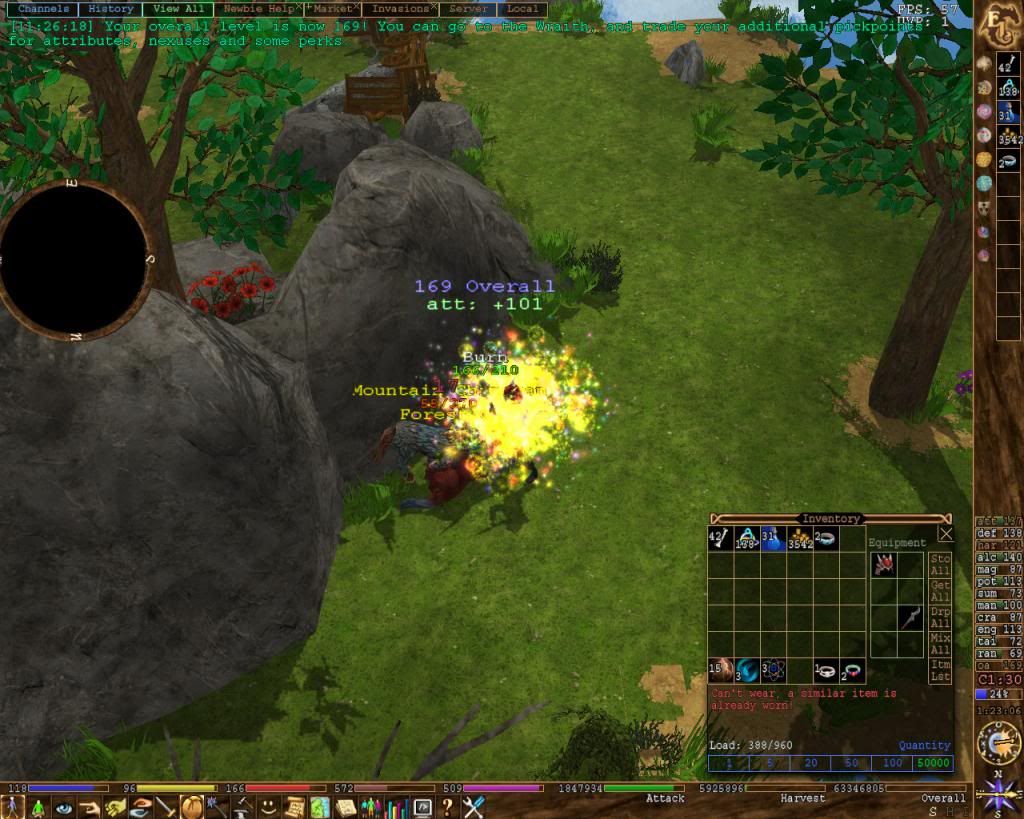Choose quantity 20 in the inventory

tap(811, 764)
